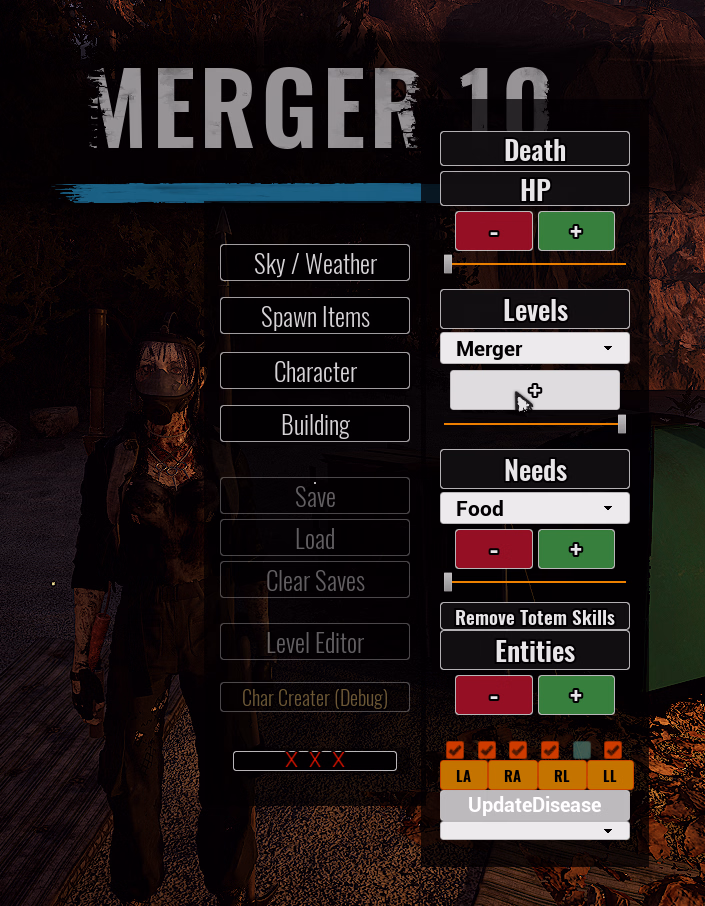Open the Sky / Weather menu
705x906 pixels.
click(315, 264)
